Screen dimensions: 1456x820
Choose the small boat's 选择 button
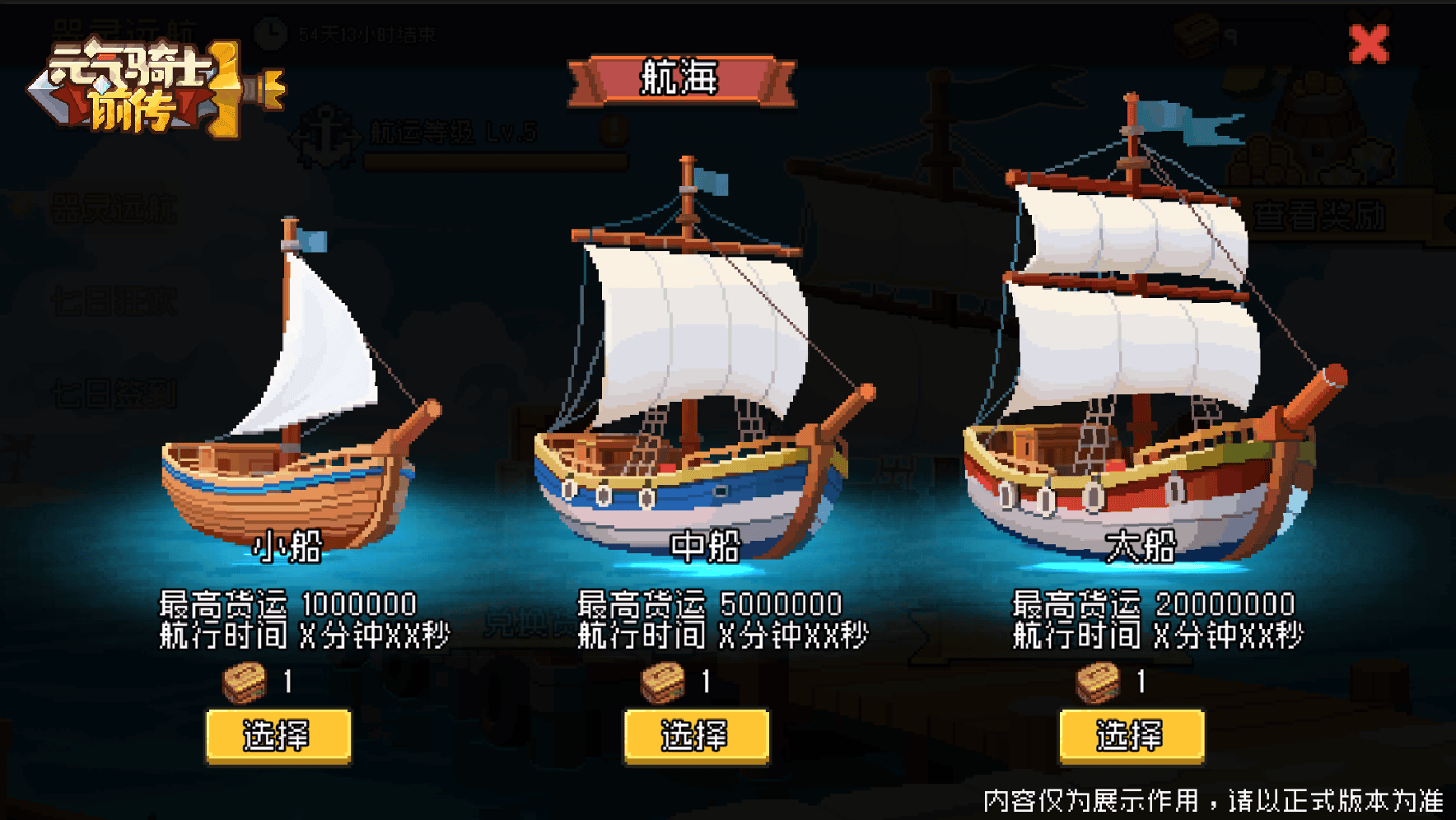[278, 736]
